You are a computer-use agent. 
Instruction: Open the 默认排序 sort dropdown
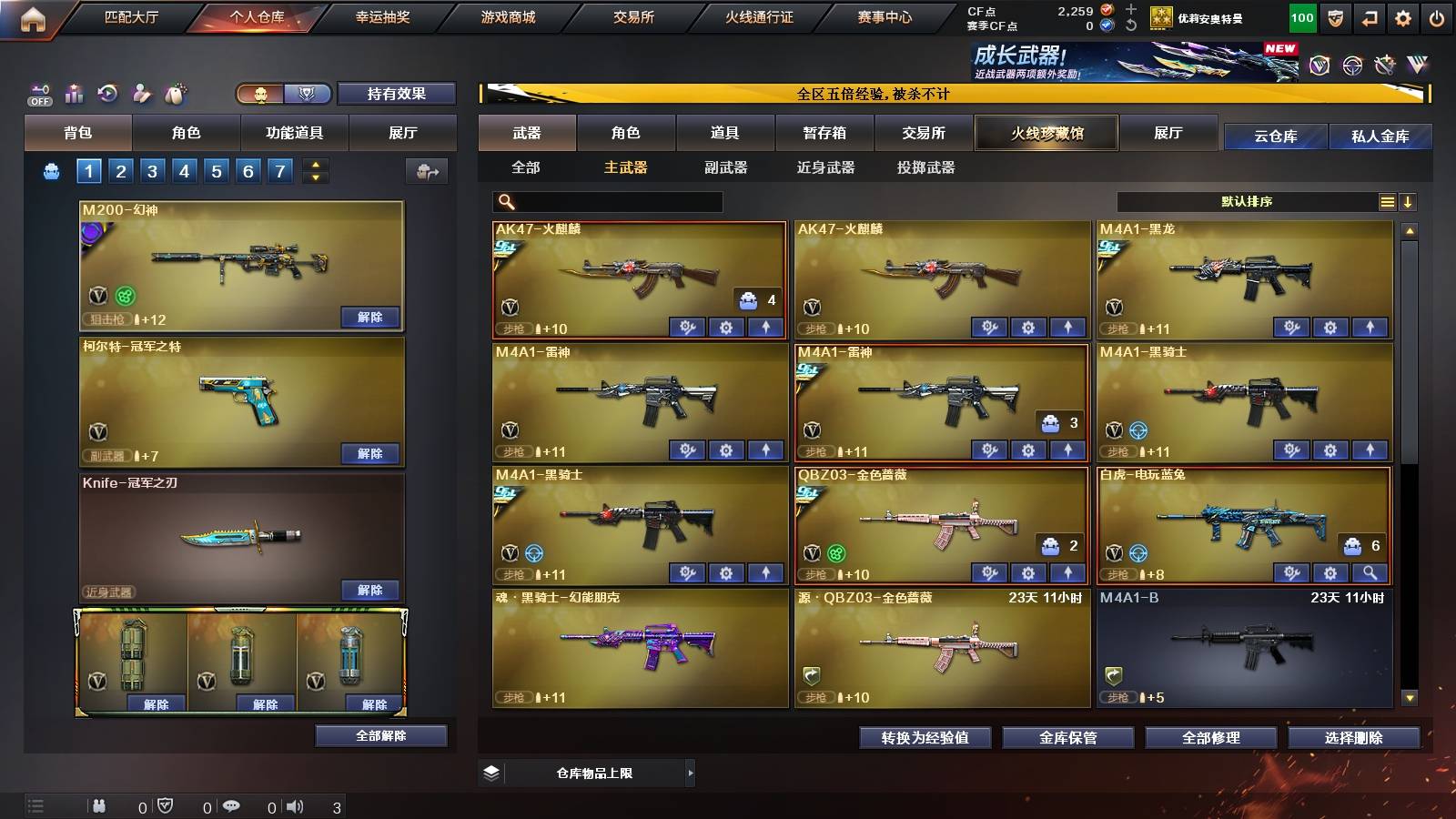coord(1247,201)
